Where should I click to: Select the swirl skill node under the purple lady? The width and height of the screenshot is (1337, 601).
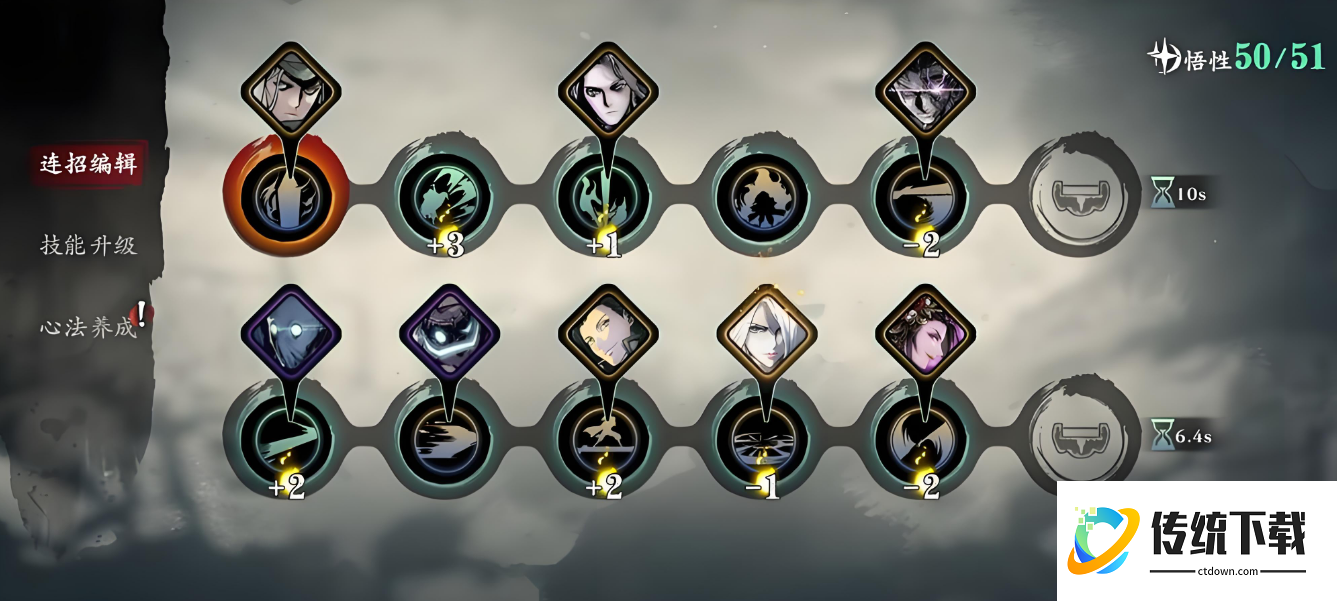[922, 438]
